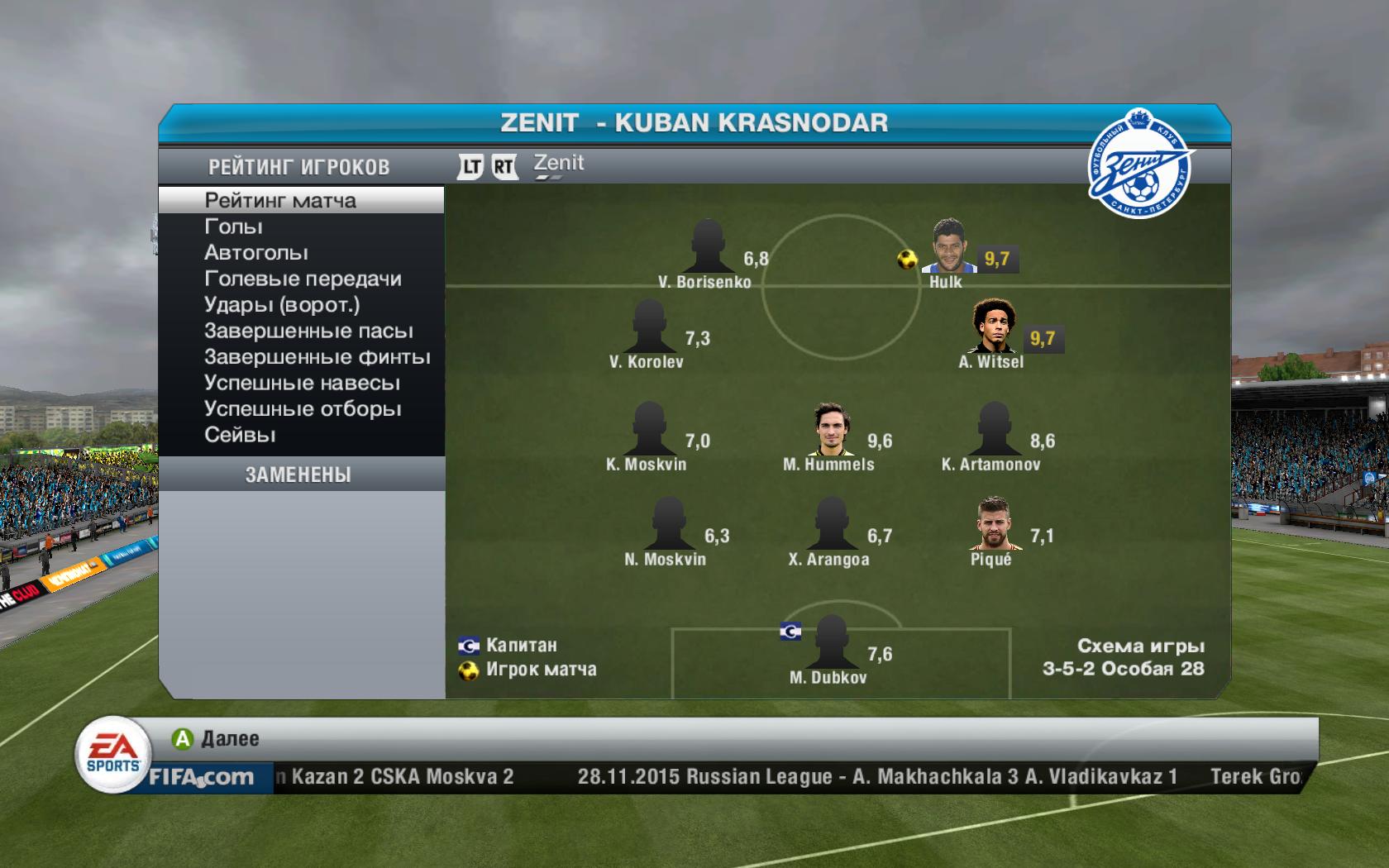Image resolution: width=1389 pixels, height=868 pixels.
Task: Open Успешные навесы stats
Action: coord(302,384)
